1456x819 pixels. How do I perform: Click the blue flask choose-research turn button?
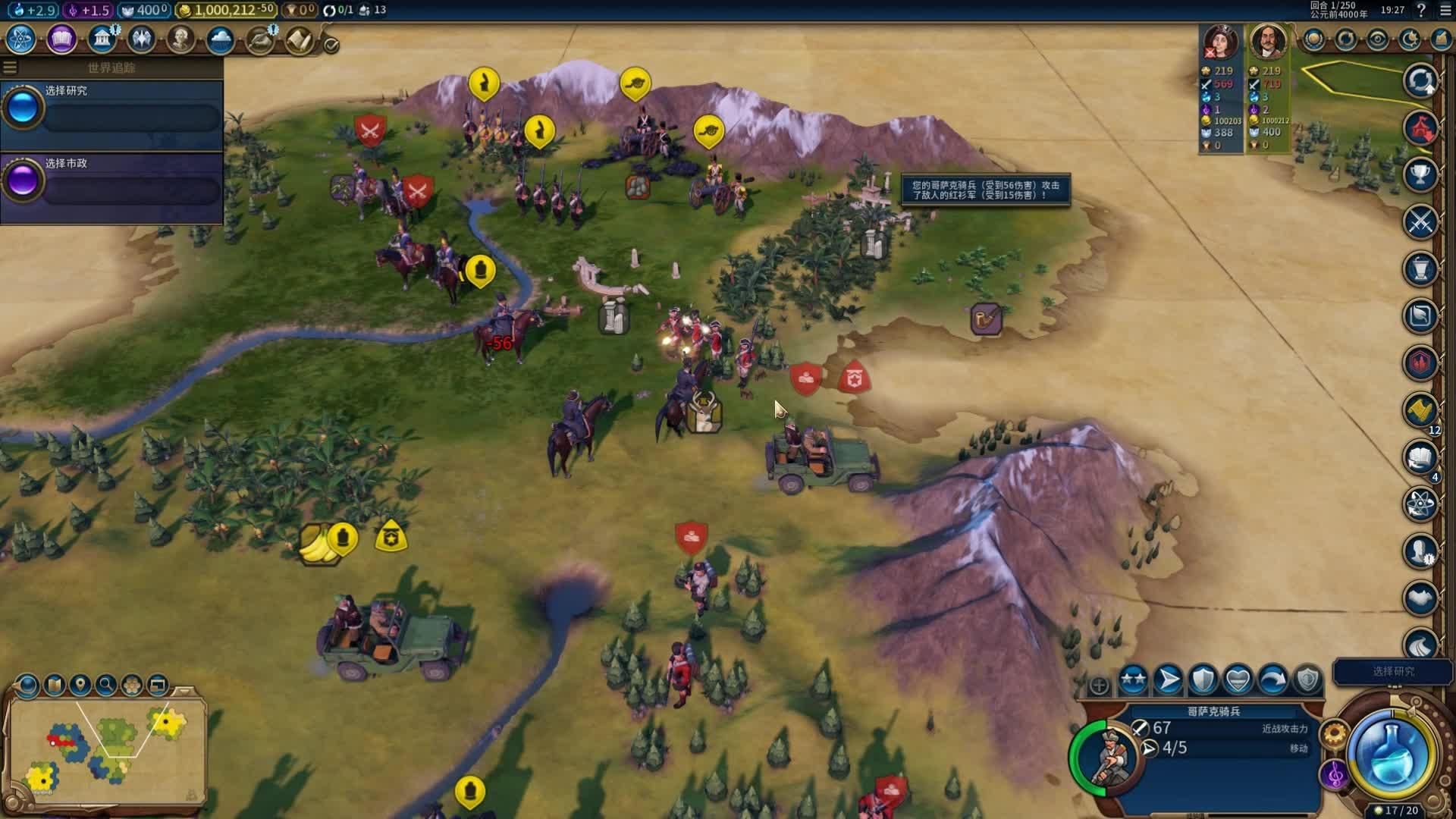pos(1392,753)
